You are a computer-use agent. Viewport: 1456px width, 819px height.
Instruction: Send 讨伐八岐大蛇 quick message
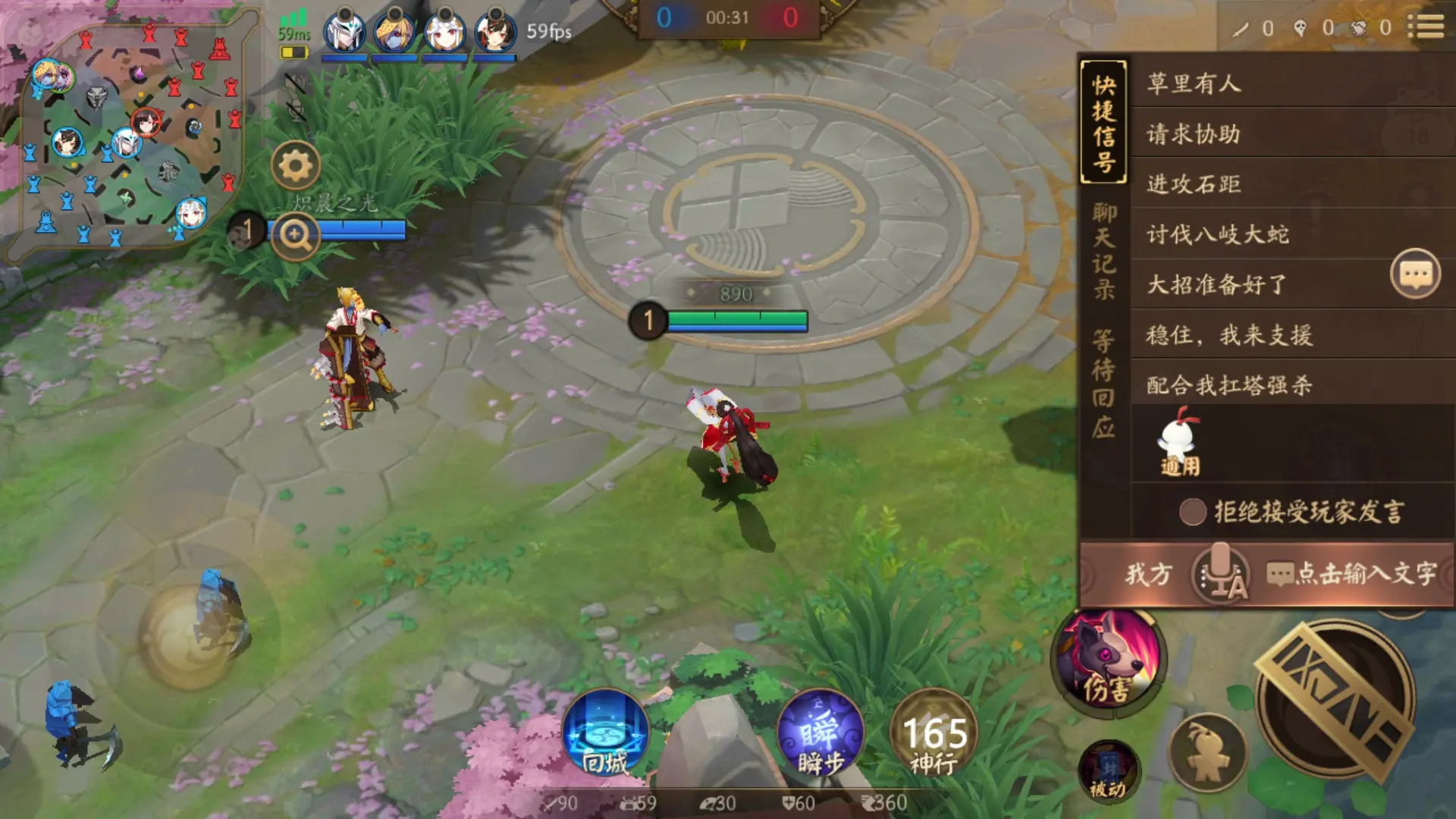coord(1217,234)
